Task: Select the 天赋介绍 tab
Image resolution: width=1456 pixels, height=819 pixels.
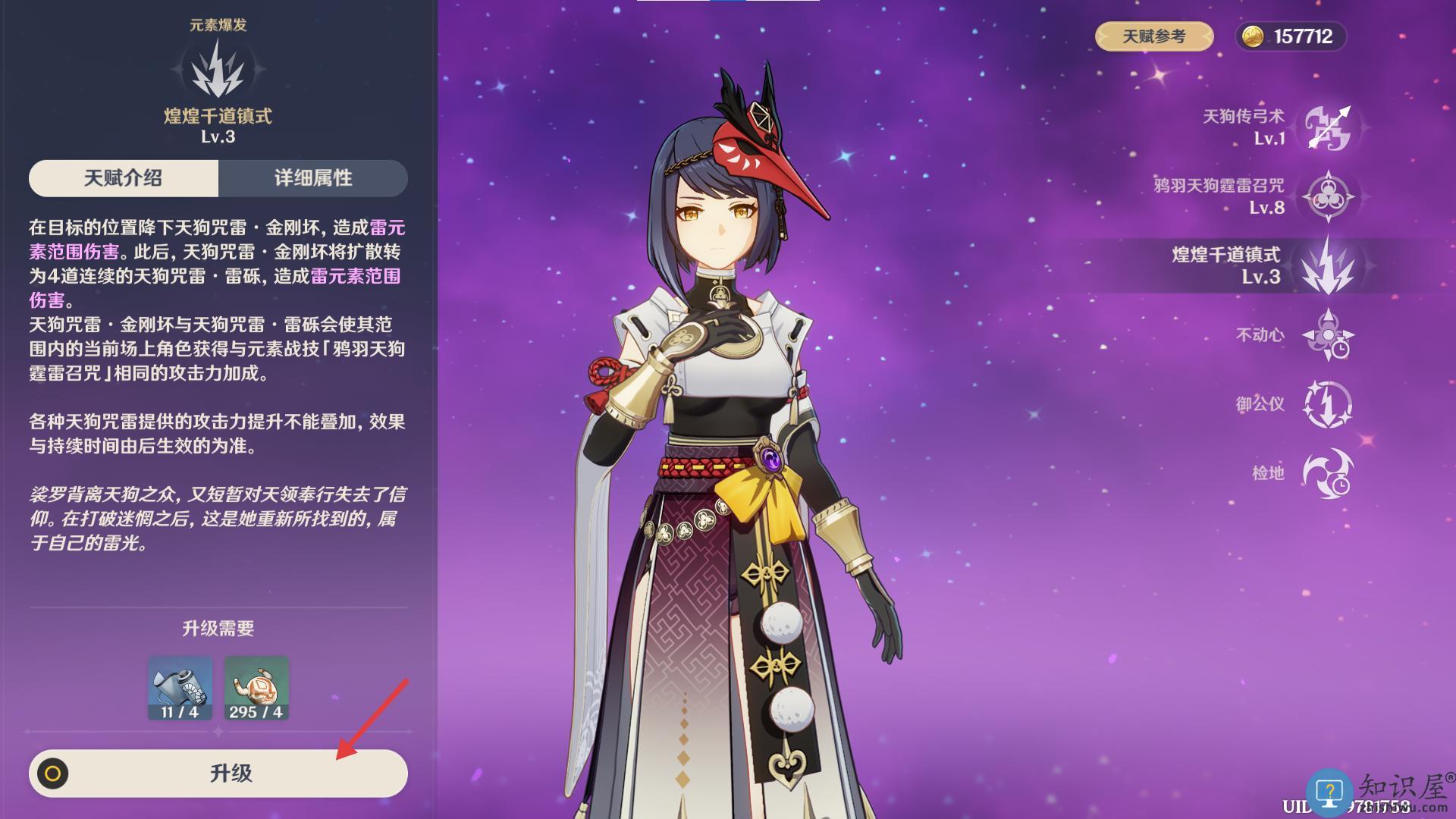Action: pyautogui.click(x=124, y=178)
